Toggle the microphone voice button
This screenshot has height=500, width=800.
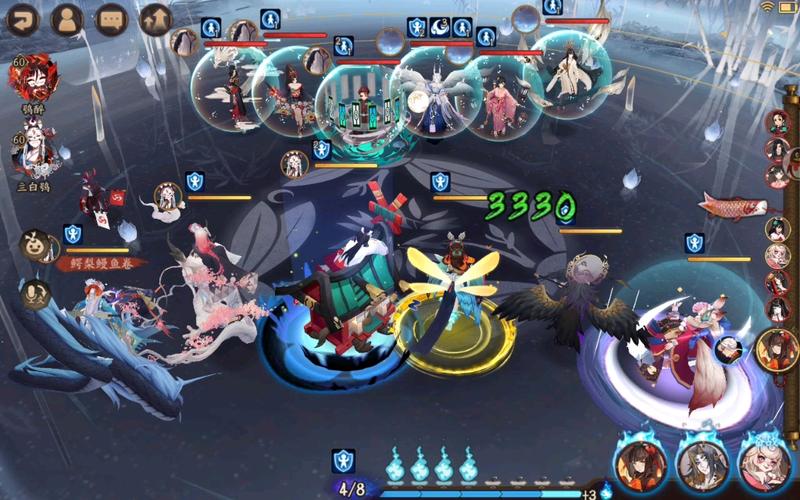click(x=36, y=292)
